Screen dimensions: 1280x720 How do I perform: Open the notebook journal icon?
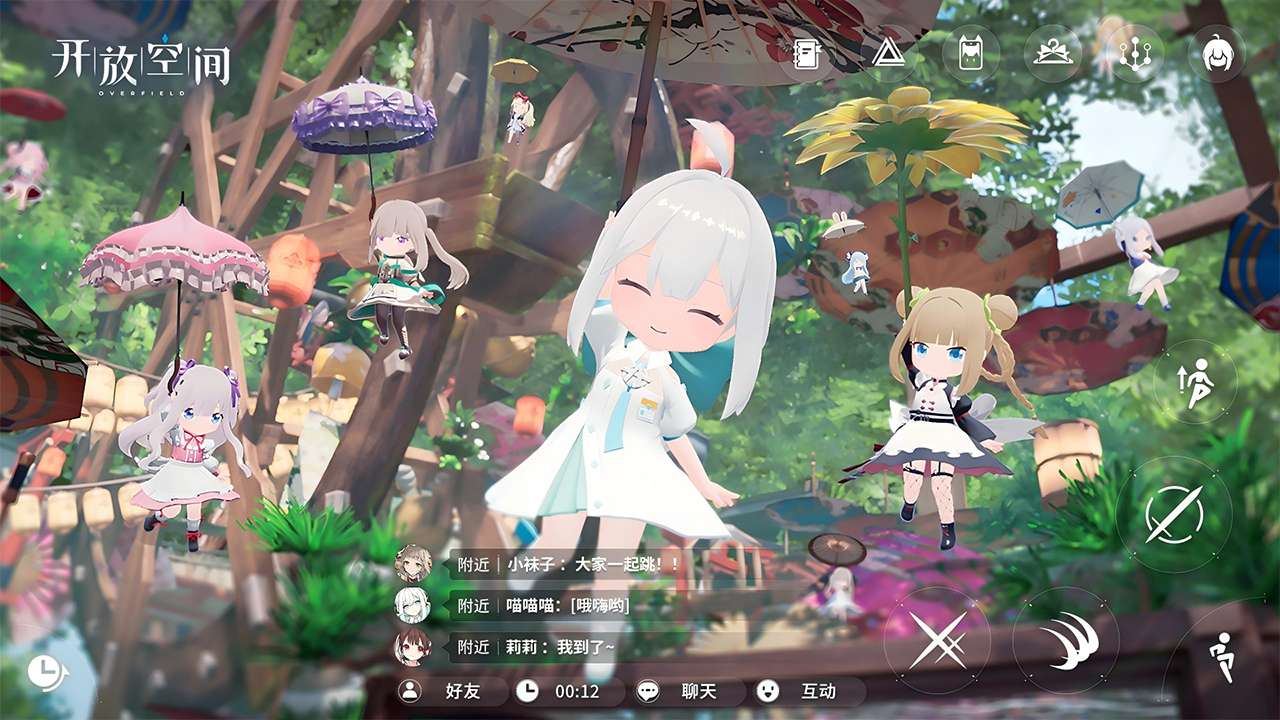[807, 53]
